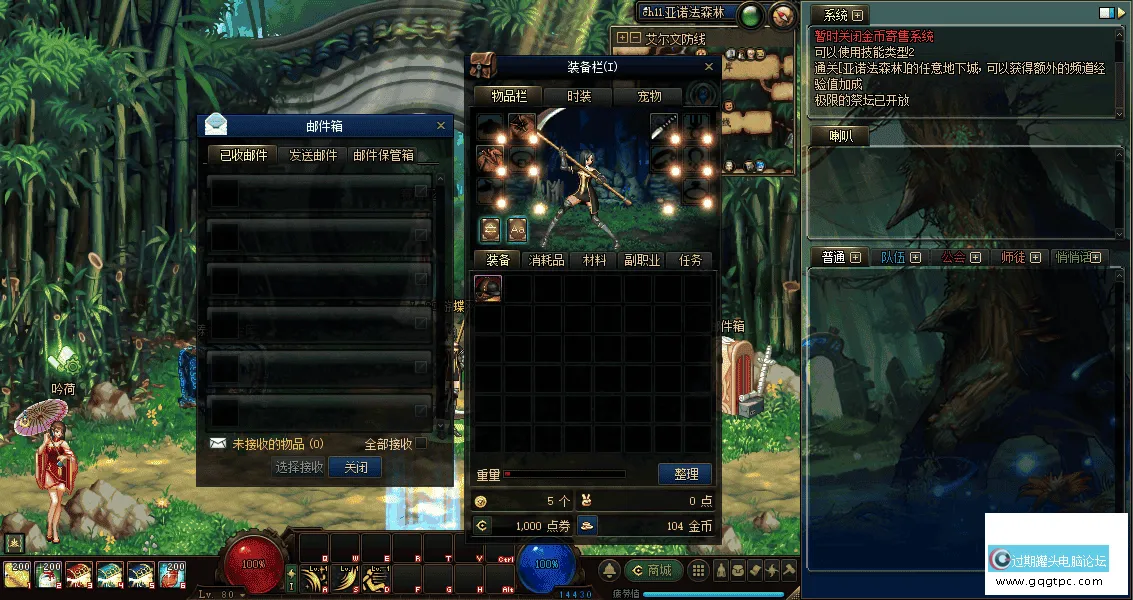Switch to the 任务 quest items category
1133x600 pixels.
(x=691, y=260)
